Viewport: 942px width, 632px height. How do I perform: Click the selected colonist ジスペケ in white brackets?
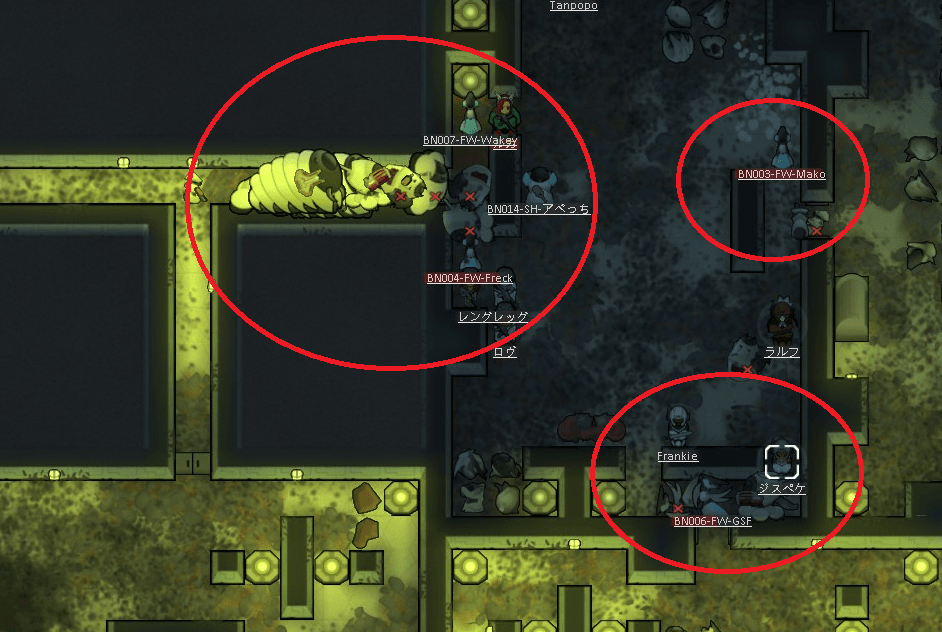782,461
